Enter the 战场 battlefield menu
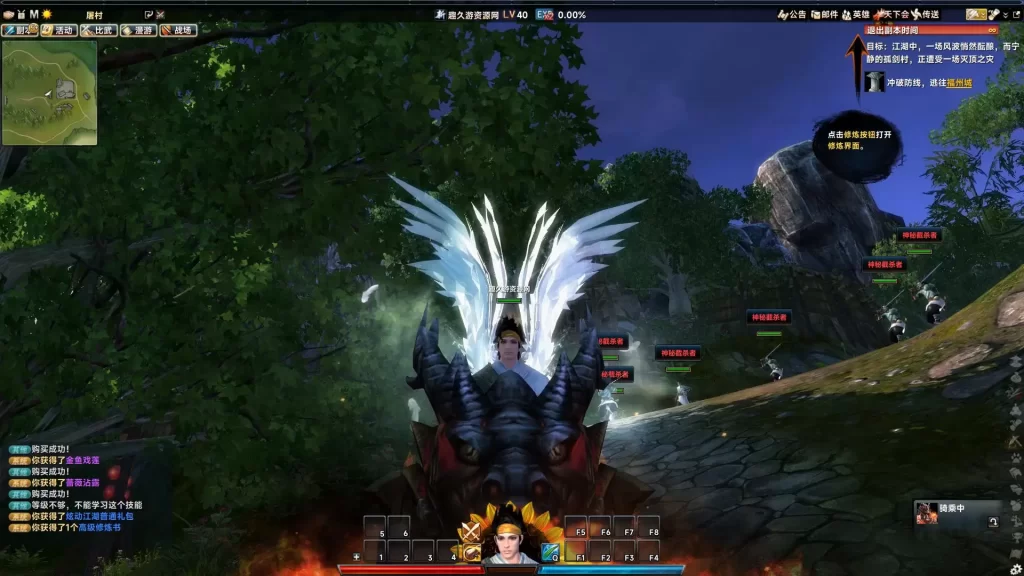 (178, 30)
